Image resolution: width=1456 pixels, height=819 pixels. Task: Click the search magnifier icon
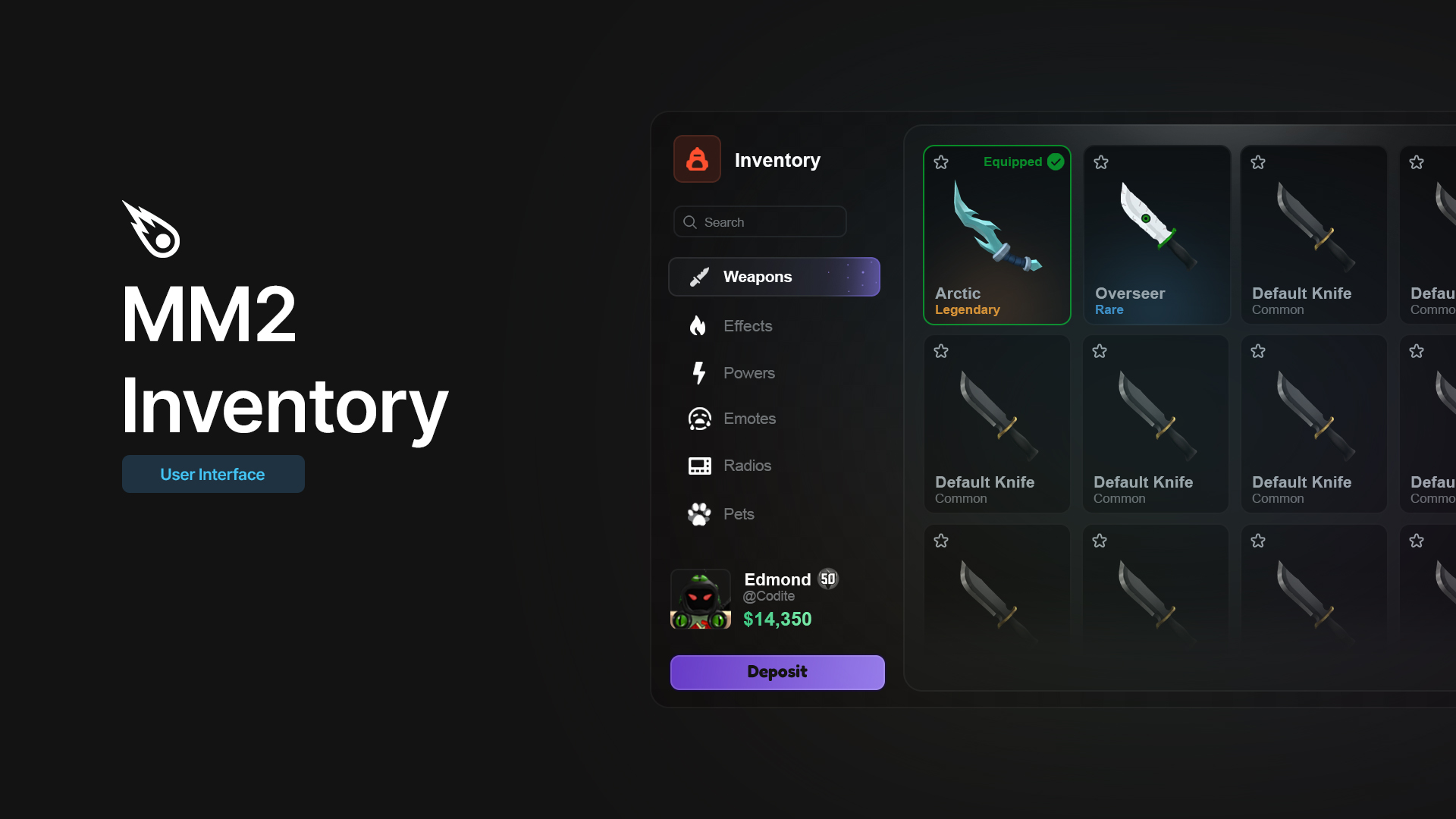pos(690,221)
